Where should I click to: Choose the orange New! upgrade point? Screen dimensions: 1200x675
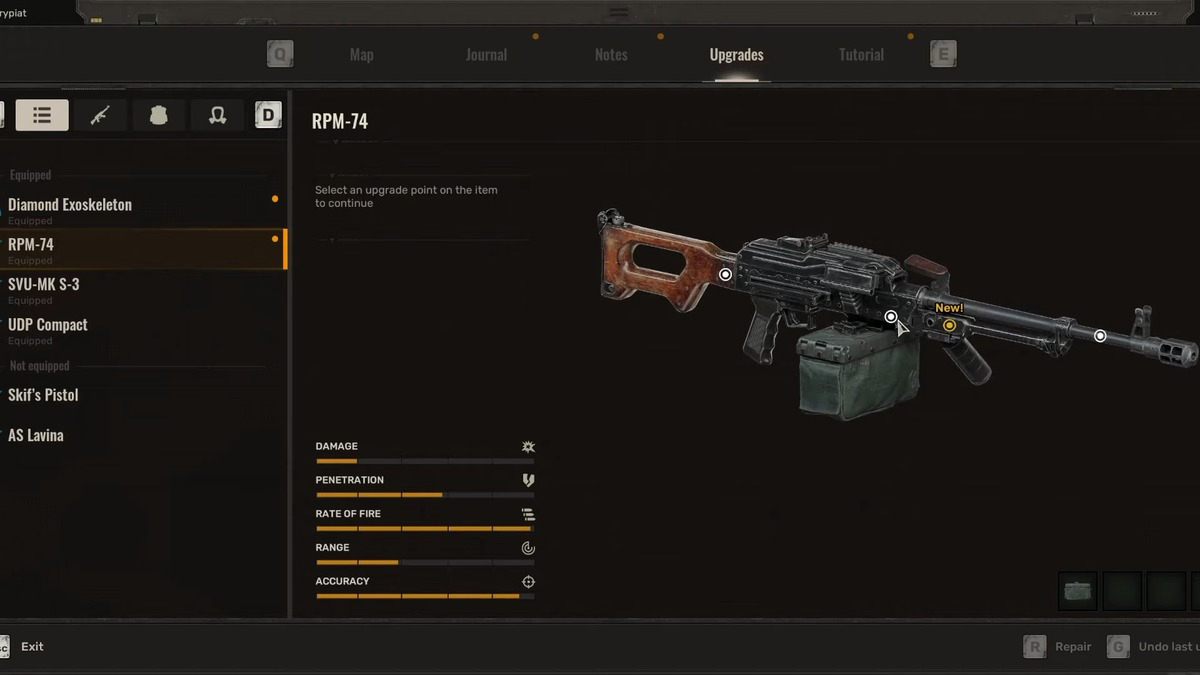click(x=949, y=325)
